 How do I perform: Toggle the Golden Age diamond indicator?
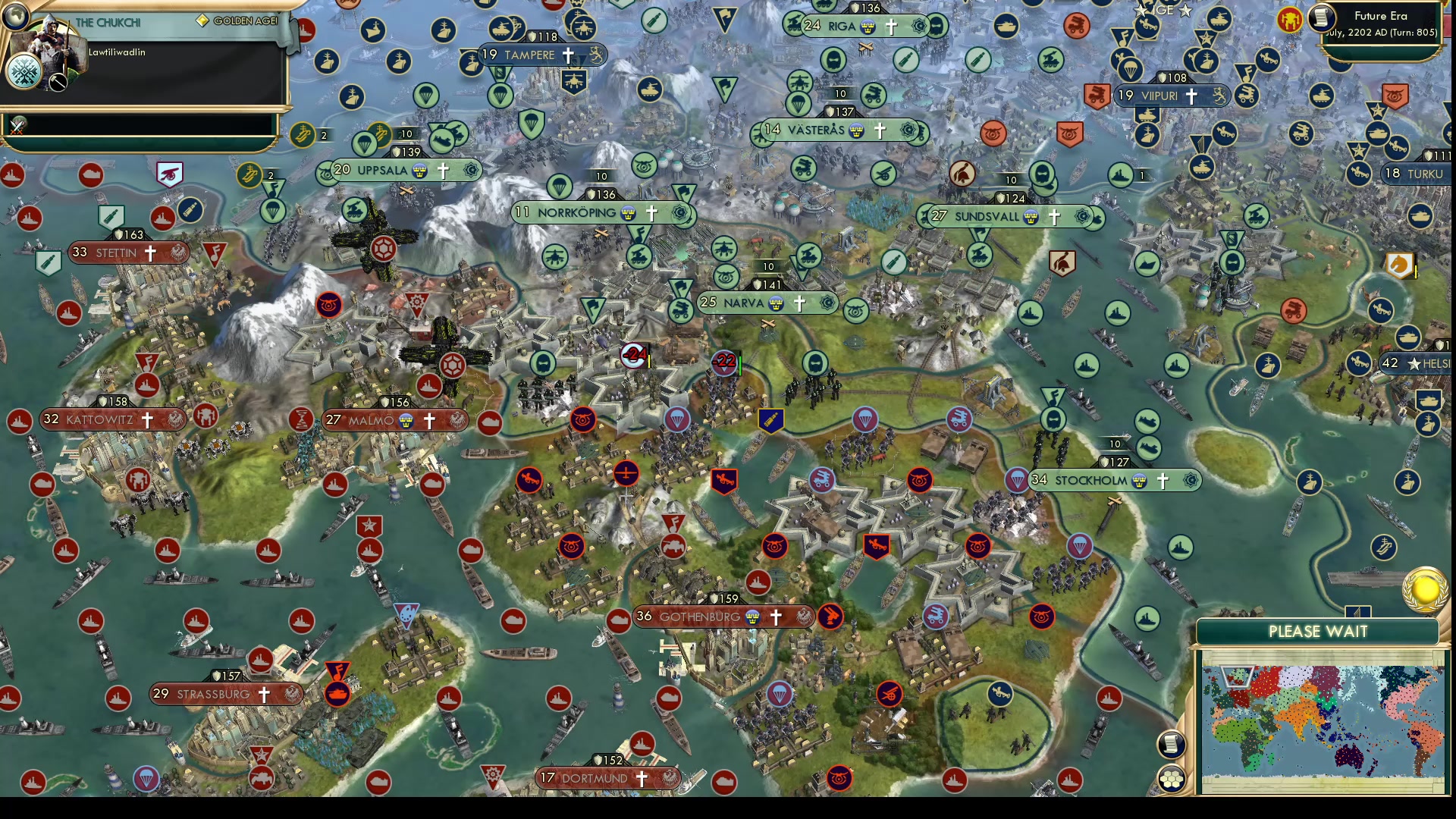pos(202,19)
